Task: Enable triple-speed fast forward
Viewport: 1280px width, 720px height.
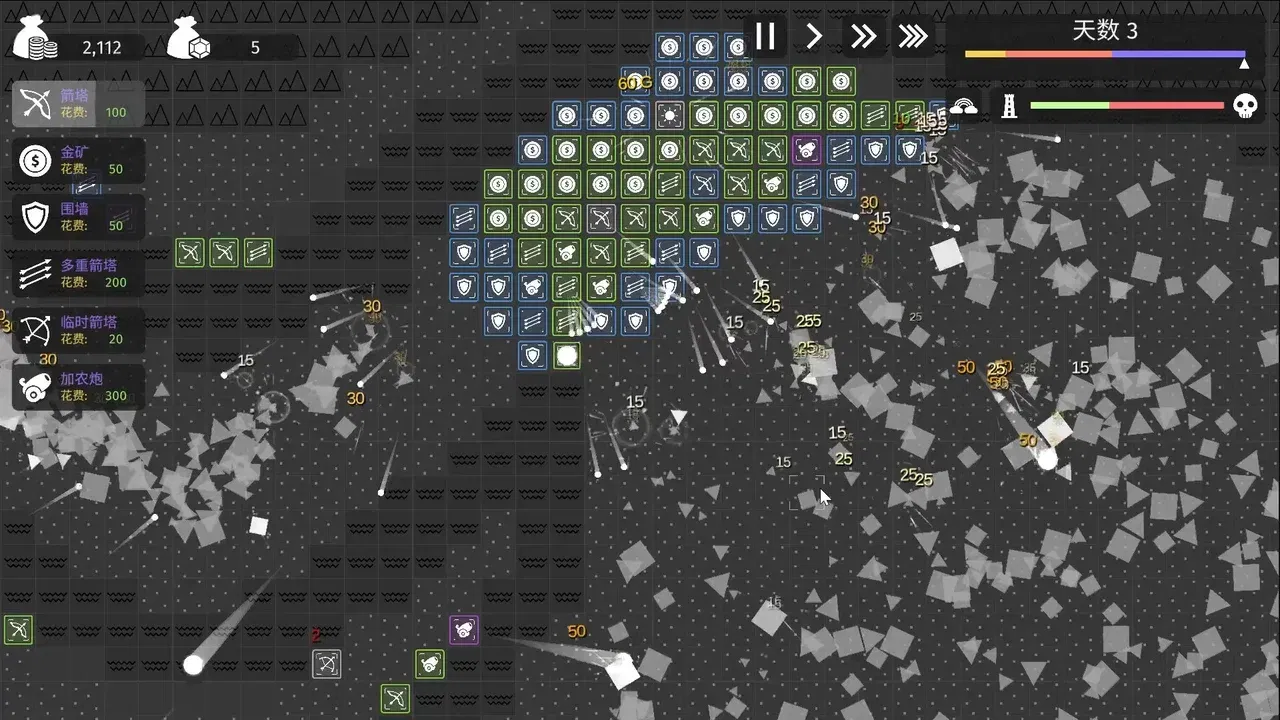Action: (912, 36)
